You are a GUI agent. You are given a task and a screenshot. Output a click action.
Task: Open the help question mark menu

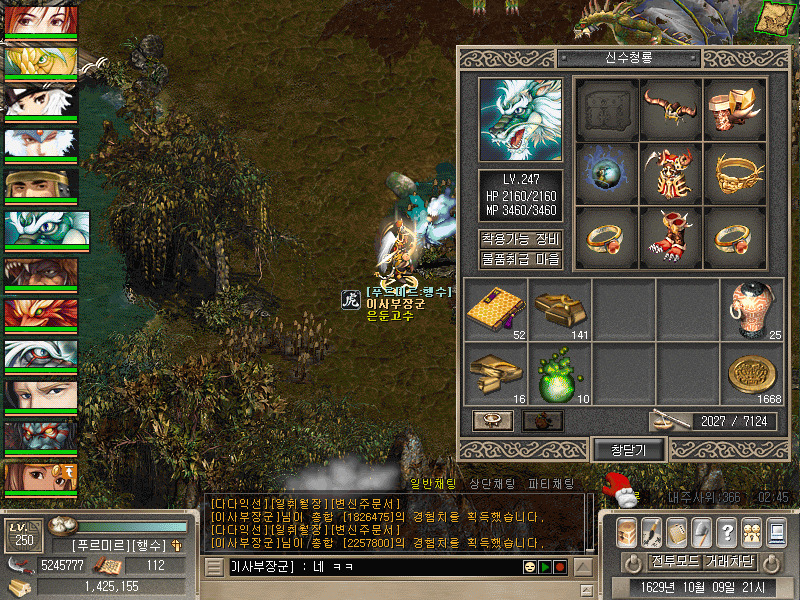point(727,530)
